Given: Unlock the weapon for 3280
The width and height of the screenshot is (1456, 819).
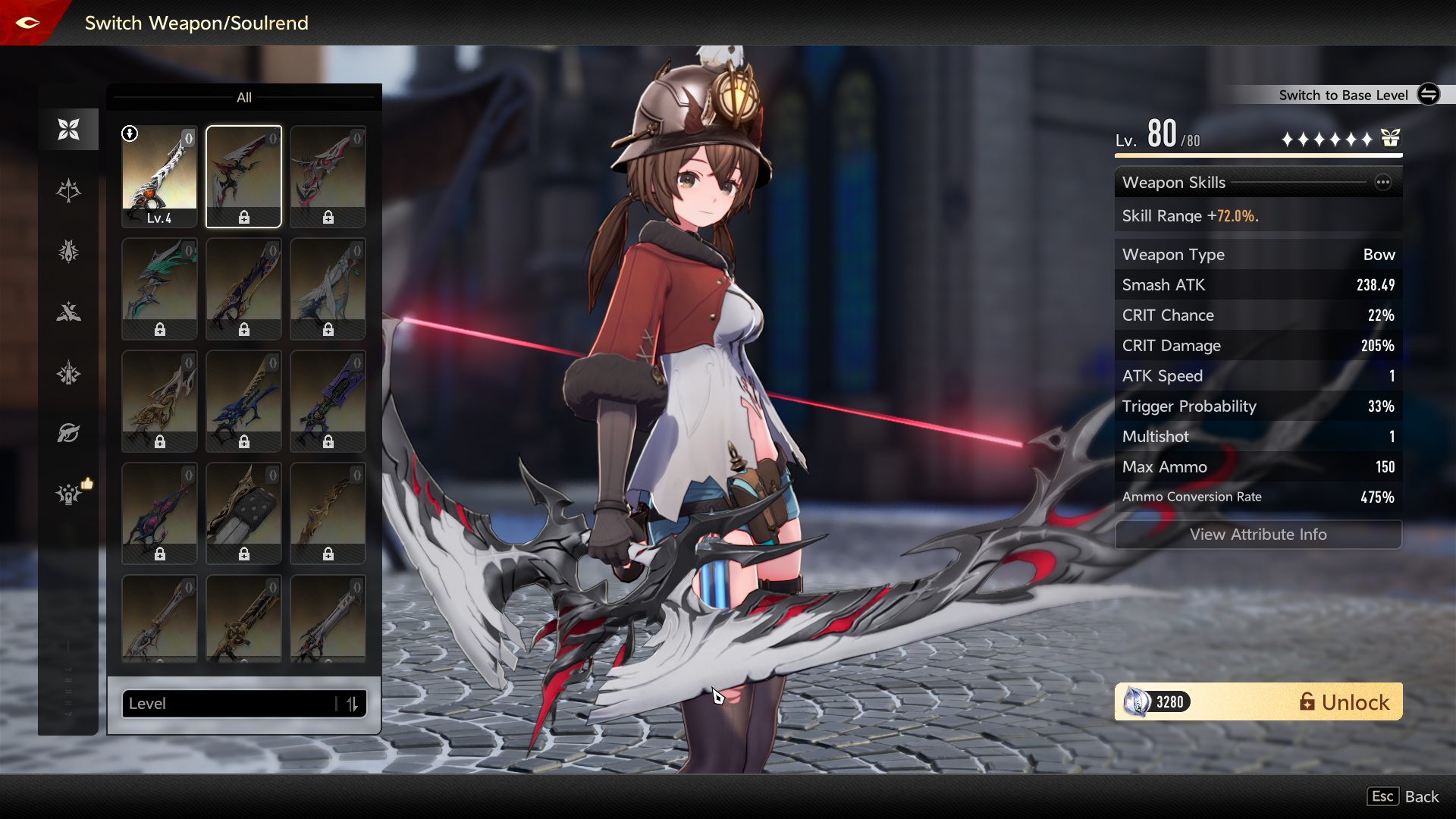Looking at the screenshot, I should pyautogui.click(x=1258, y=702).
